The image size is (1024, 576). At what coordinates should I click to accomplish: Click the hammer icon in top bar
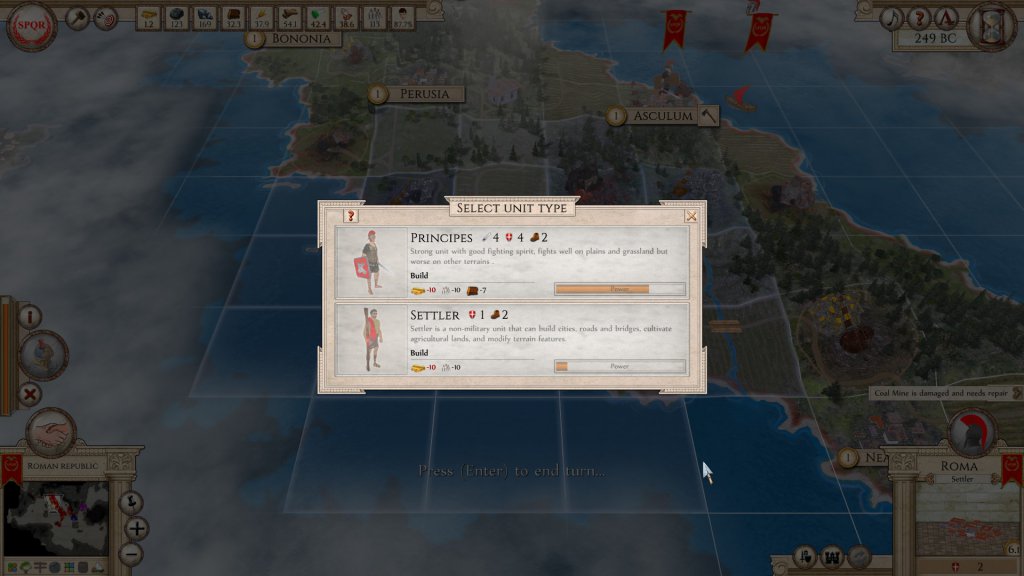click(79, 18)
